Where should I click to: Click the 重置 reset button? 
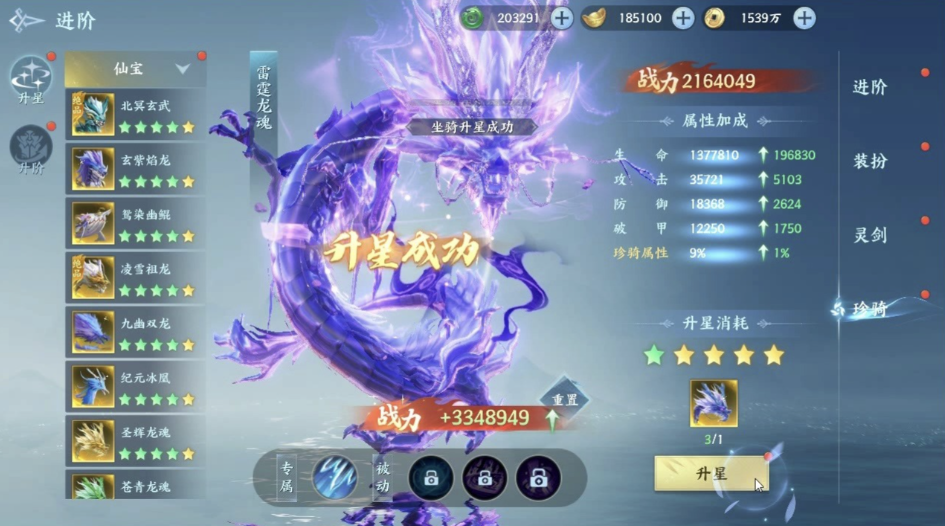564,399
